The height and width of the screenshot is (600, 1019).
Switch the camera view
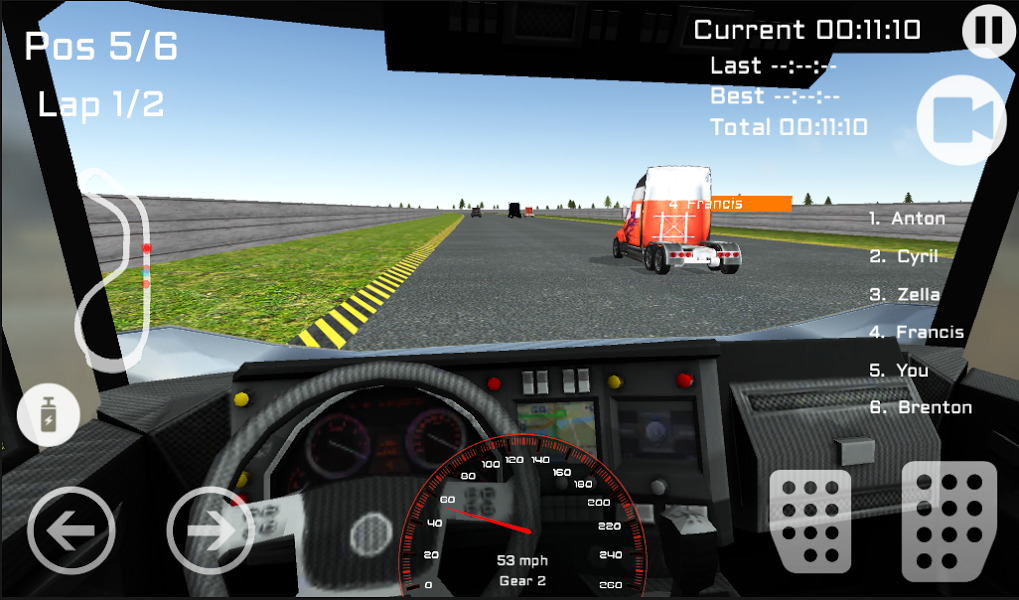[960, 119]
